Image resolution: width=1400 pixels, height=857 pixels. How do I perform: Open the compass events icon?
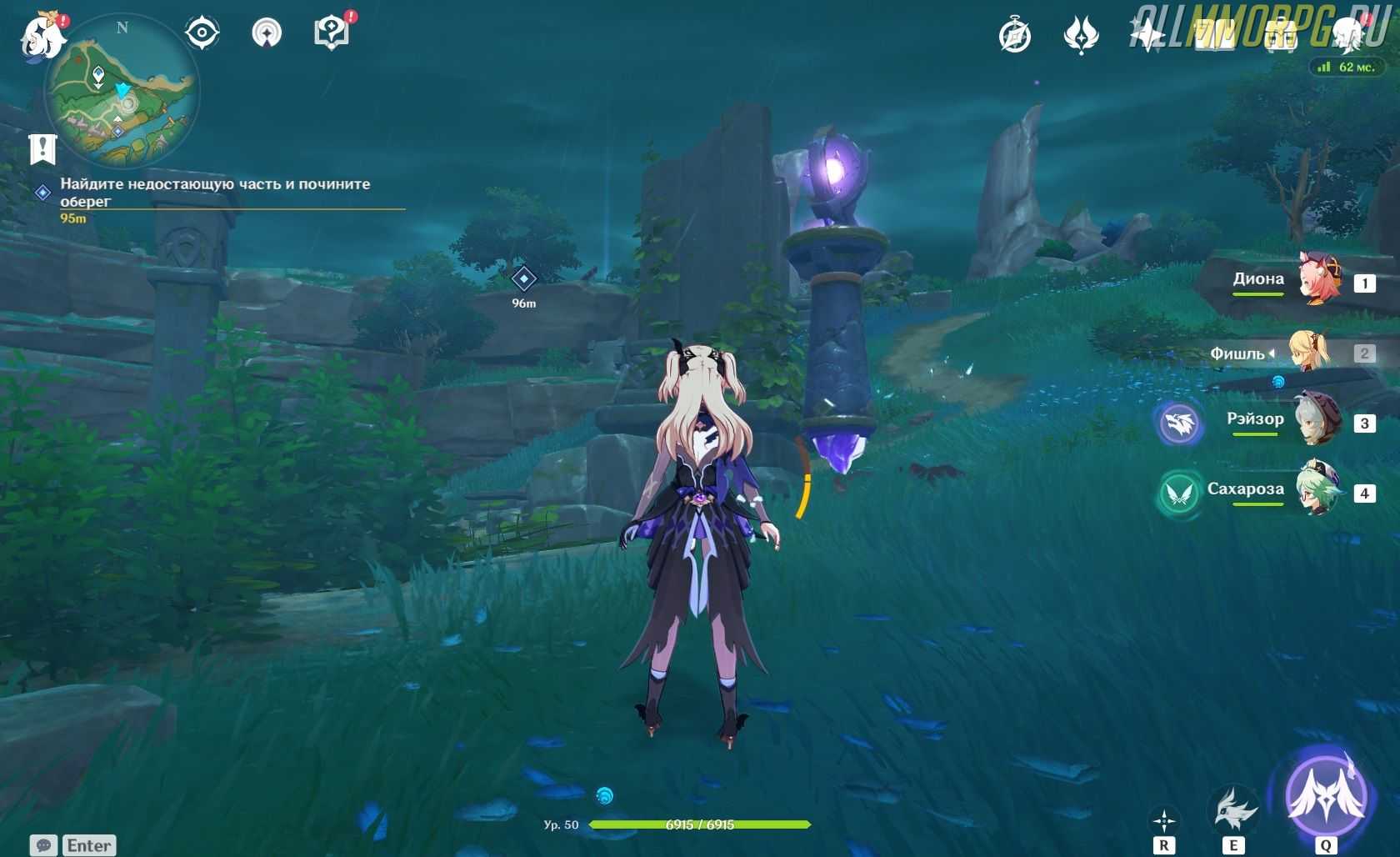pos(1015,36)
